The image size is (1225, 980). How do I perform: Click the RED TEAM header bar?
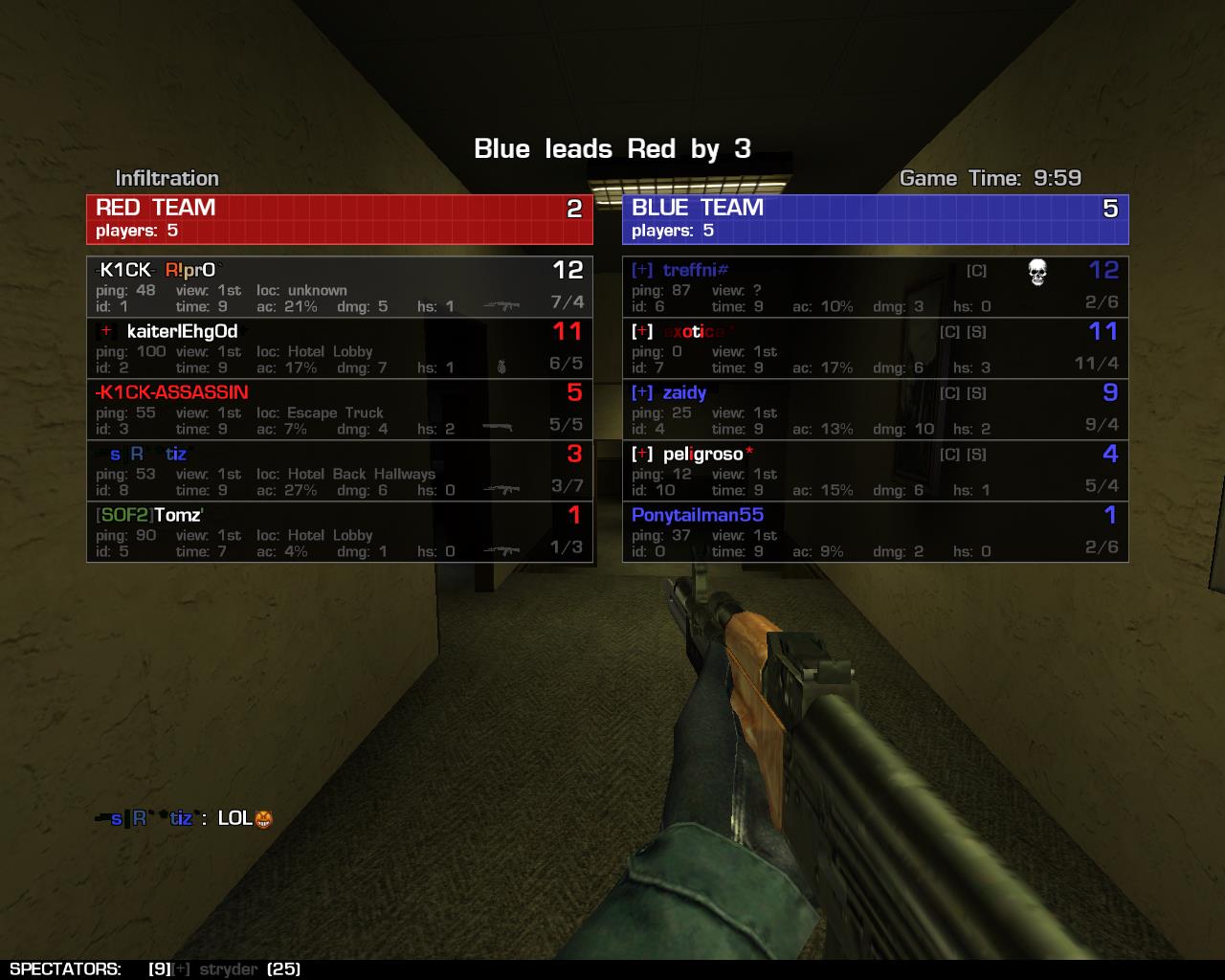click(x=340, y=219)
